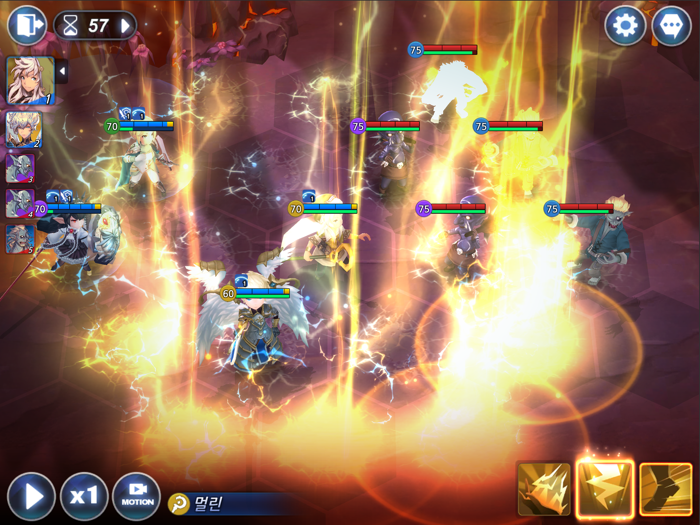Activate the boot kick skill
This screenshot has width=700, height=525.
[665, 490]
